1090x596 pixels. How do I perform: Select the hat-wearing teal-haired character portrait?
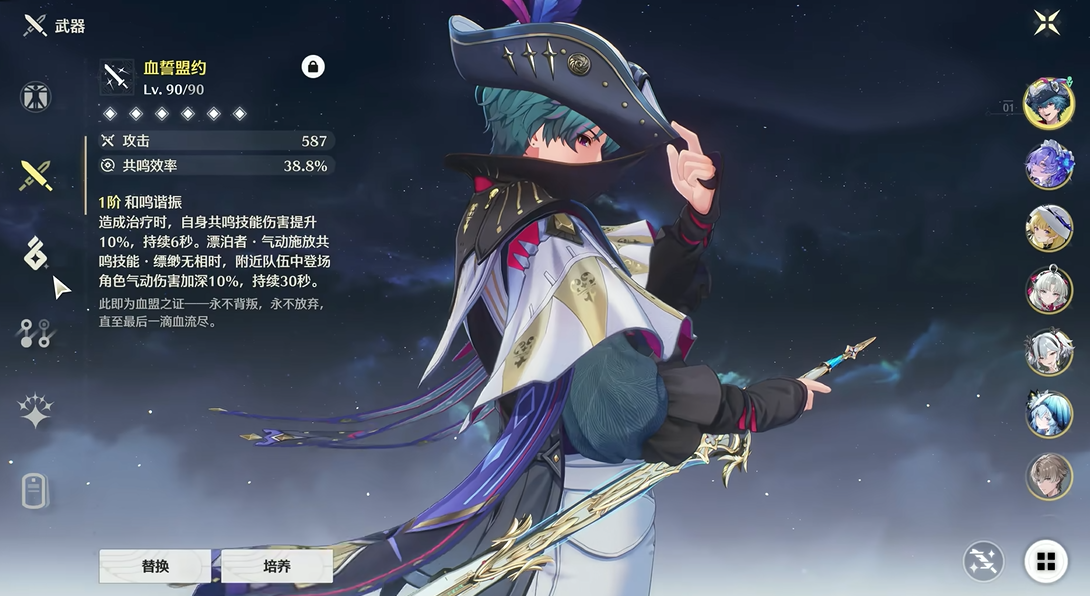click(1048, 104)
